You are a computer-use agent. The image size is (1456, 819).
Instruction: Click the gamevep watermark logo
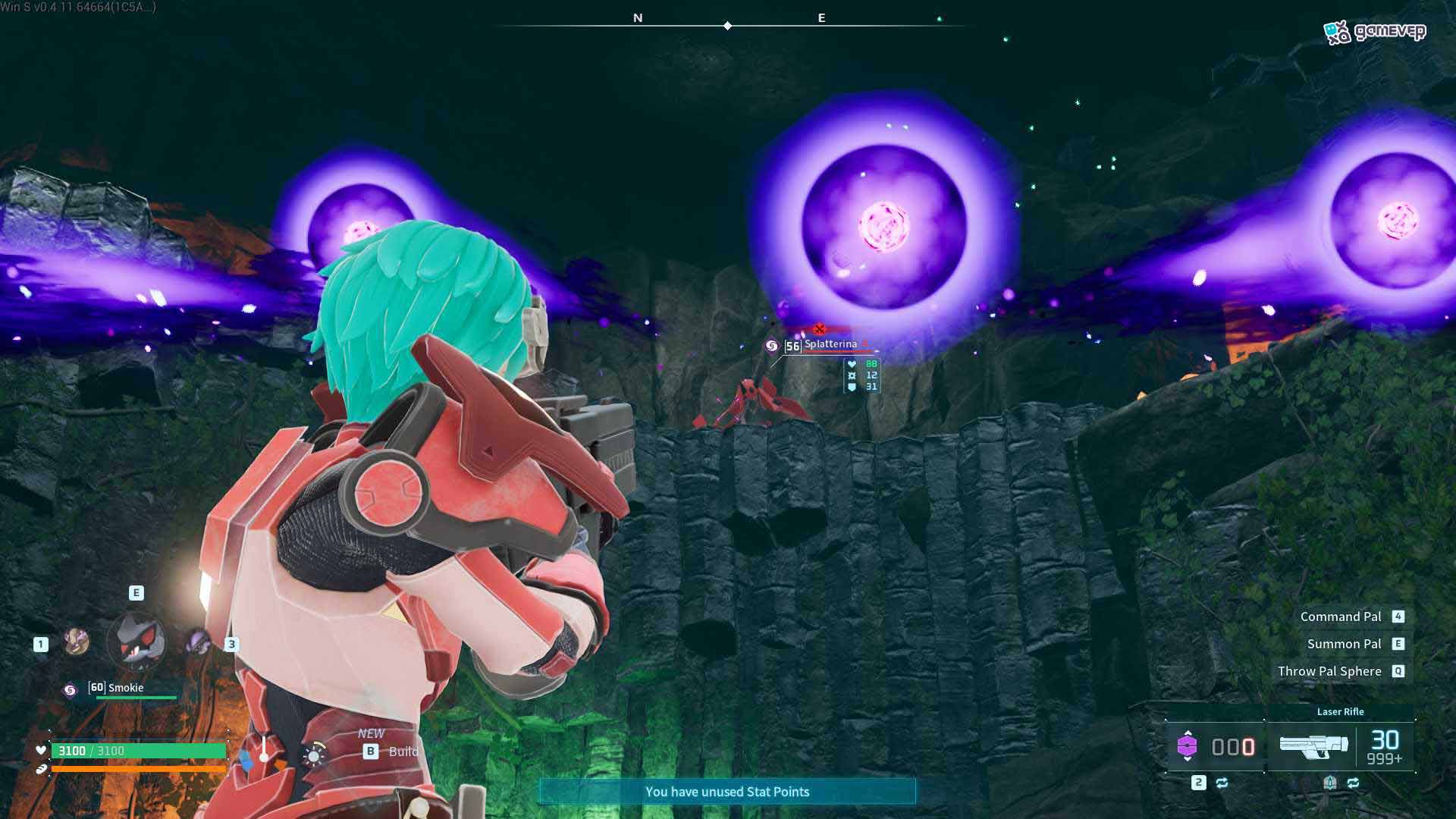(x=1375, y=32)
